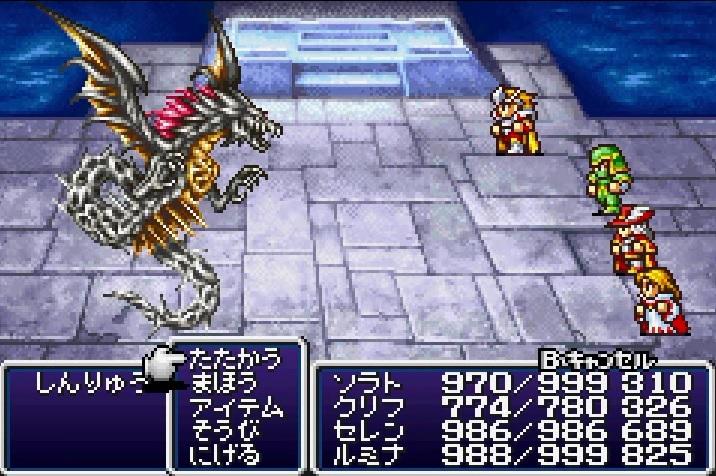Image resolution: width=716 pixels, height=476 pixels.
Task: Select the たたかう (Fight) command
Action: 235,357
